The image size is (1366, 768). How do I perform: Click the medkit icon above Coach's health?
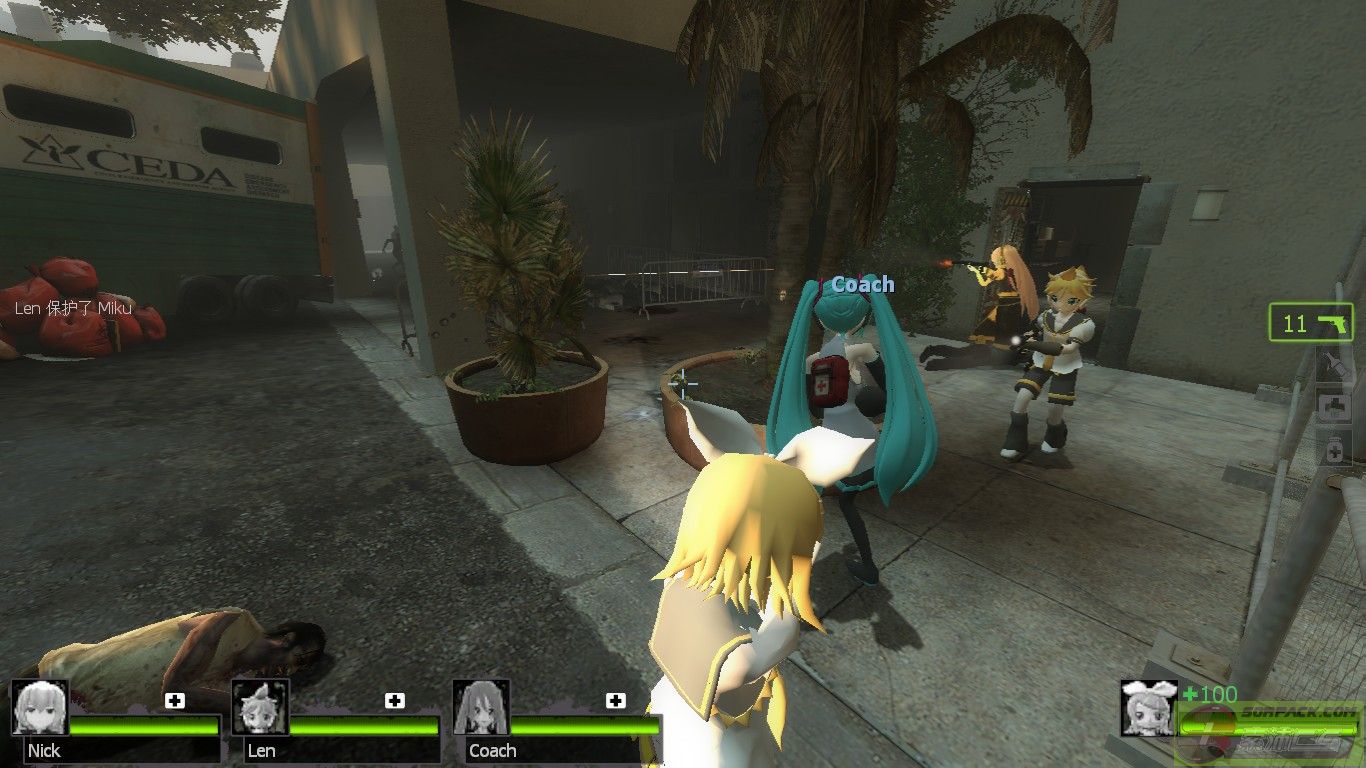tap(615, 700)
